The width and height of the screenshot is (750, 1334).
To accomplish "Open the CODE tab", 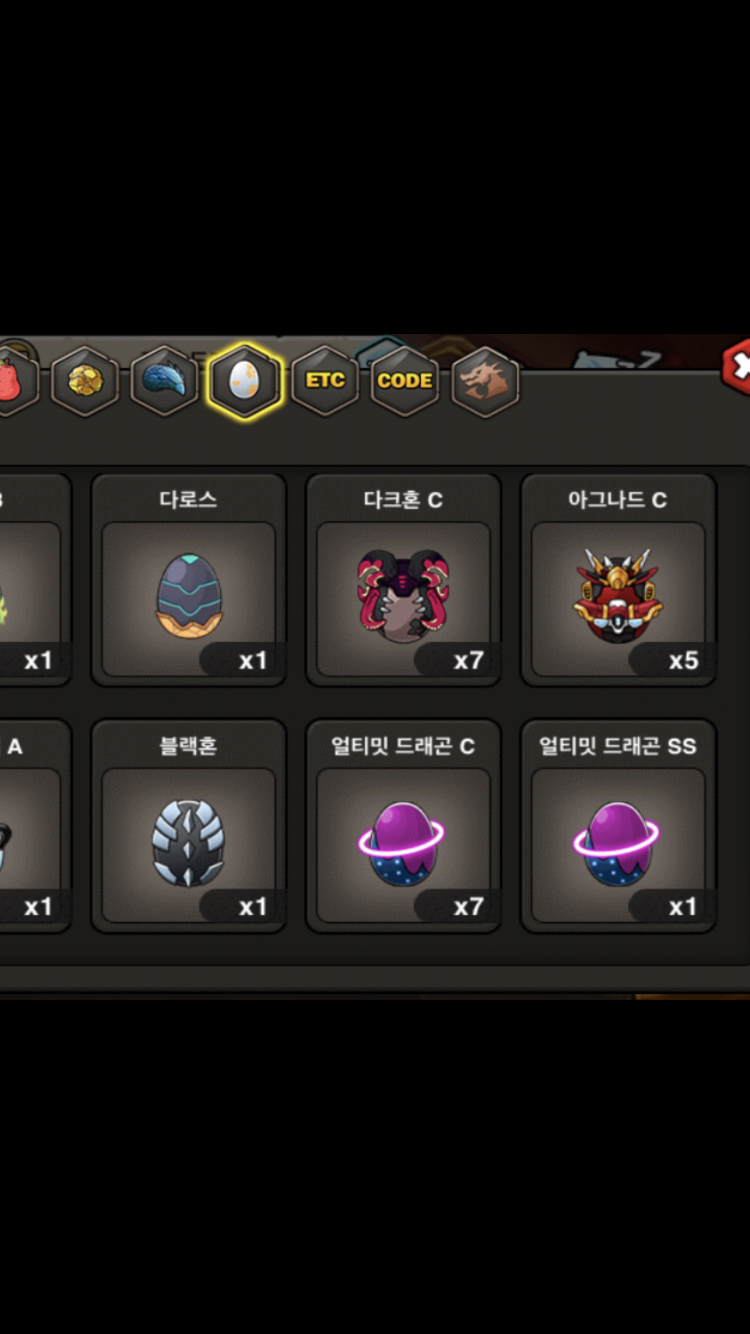I will tap(405, 381).
